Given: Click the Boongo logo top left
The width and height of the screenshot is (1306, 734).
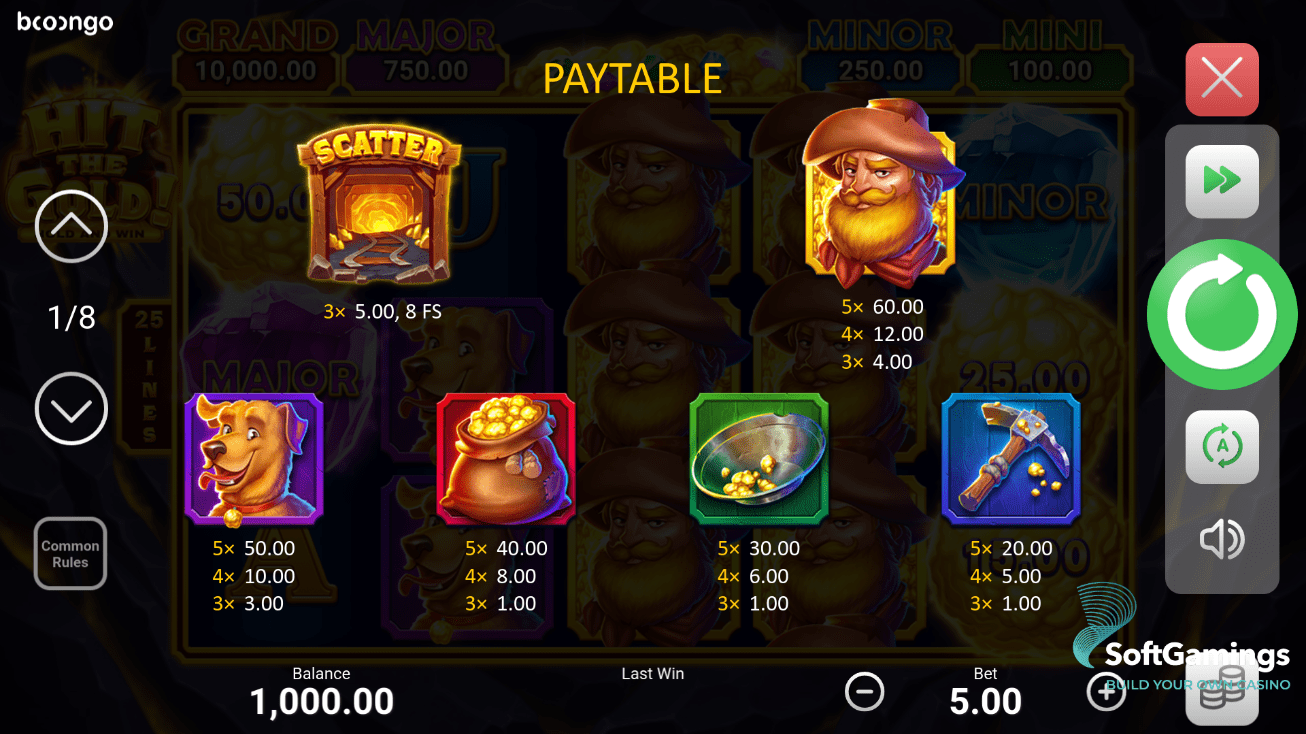Looking at the screenshot, I should tap(65, 22).
